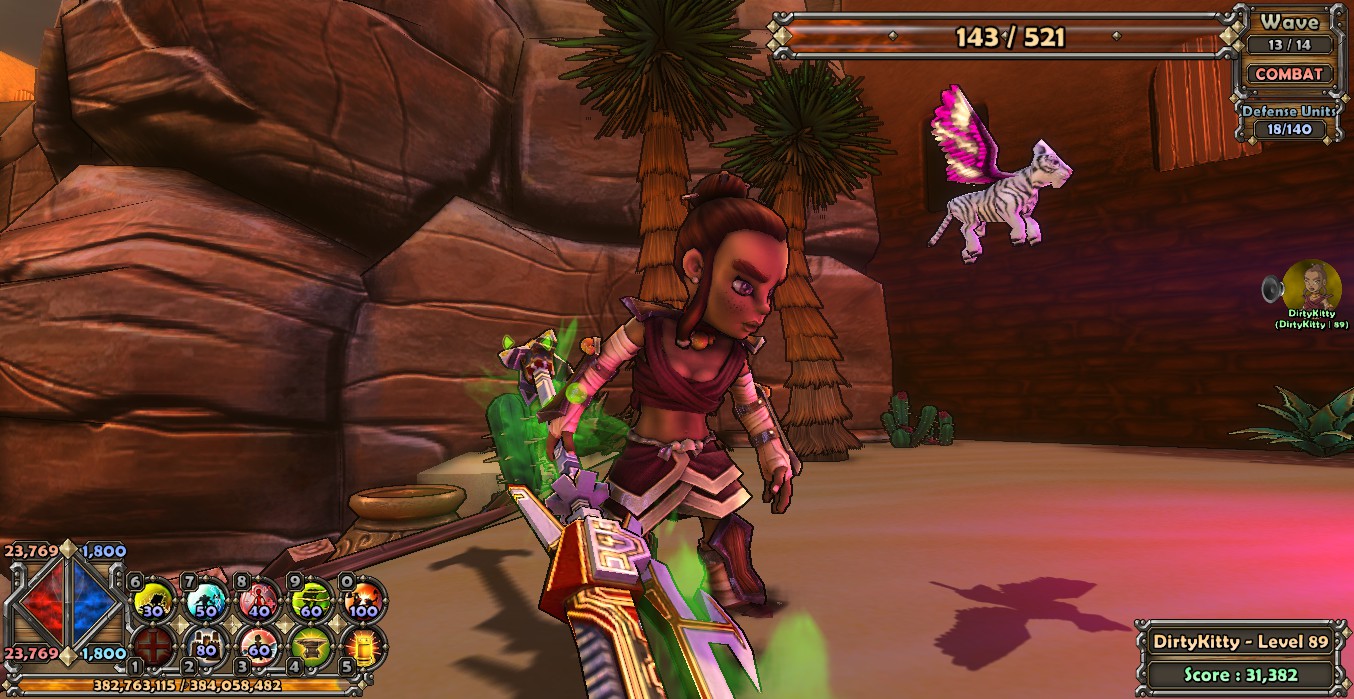Toggle the speaker icon beside DirtyKitty
This screenshot has width=1354, height=699.
pyautogui.click(x=1272, y=289)
